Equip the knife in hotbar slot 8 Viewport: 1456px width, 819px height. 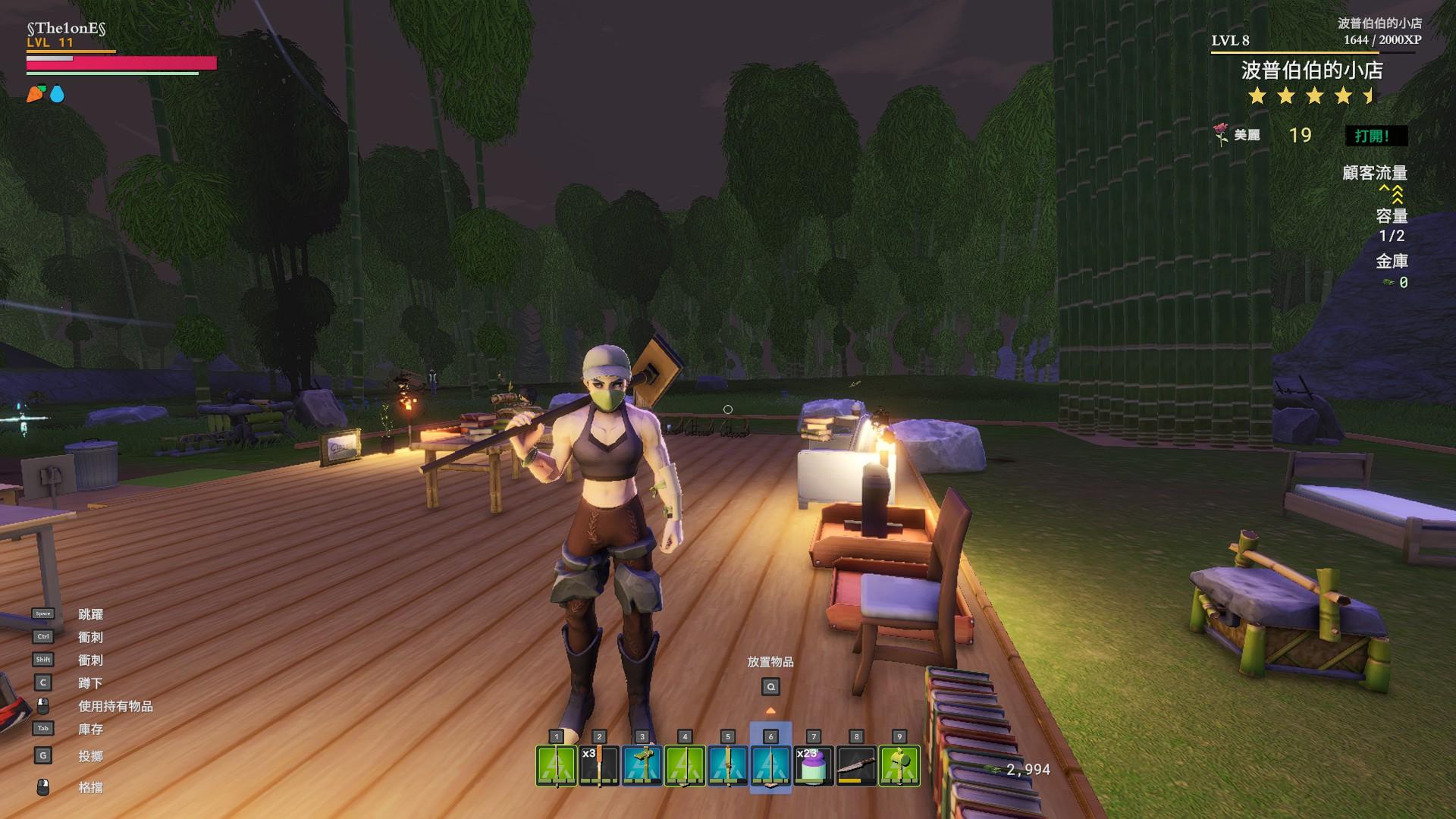click(856, 765)
